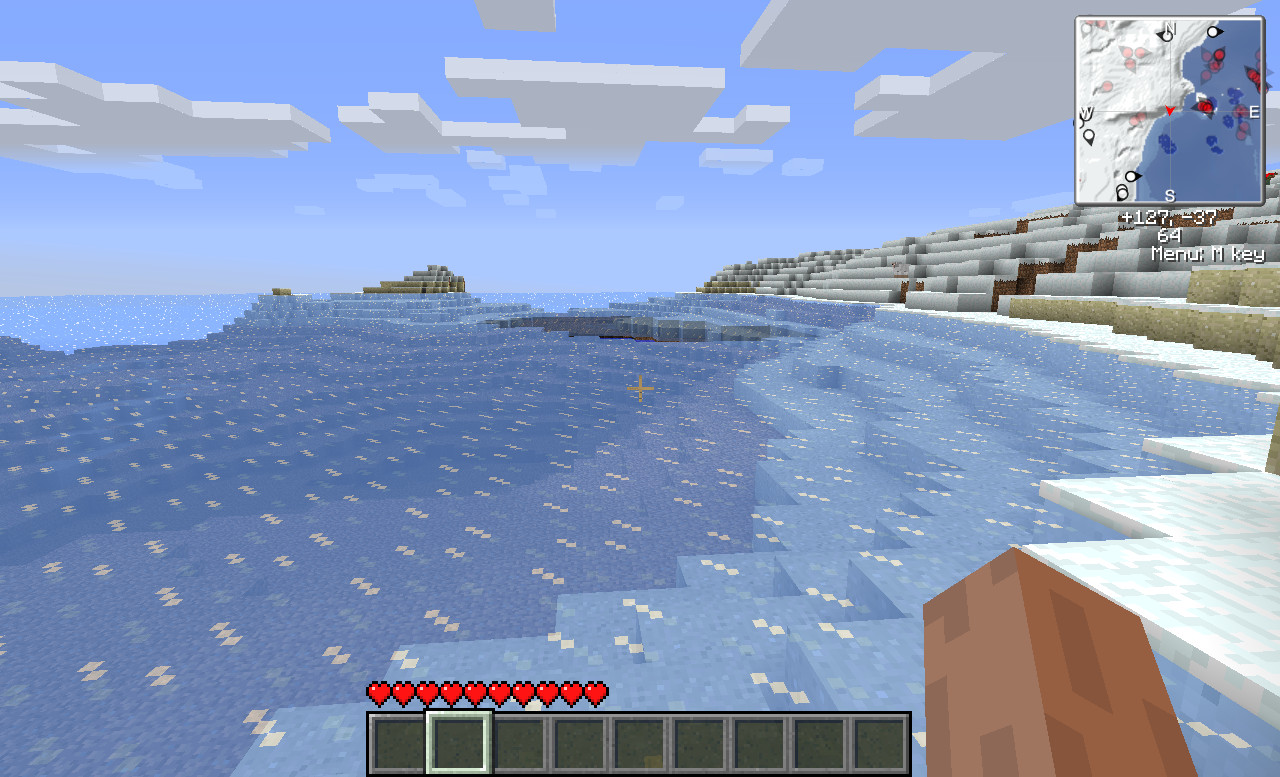The width and height of the screenshot is (1280, 777).
Task: Click a blue mob dot in the minimap's water area
Action: pyautogui.click(x=1167, y=144)
